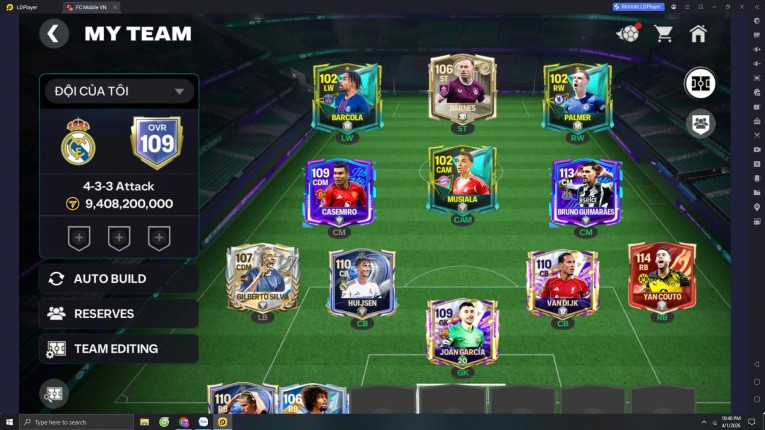Open TEAM EDITING options
Viewport: 765px width, 430px height.
pyautogui.click(x=118, y=348)
